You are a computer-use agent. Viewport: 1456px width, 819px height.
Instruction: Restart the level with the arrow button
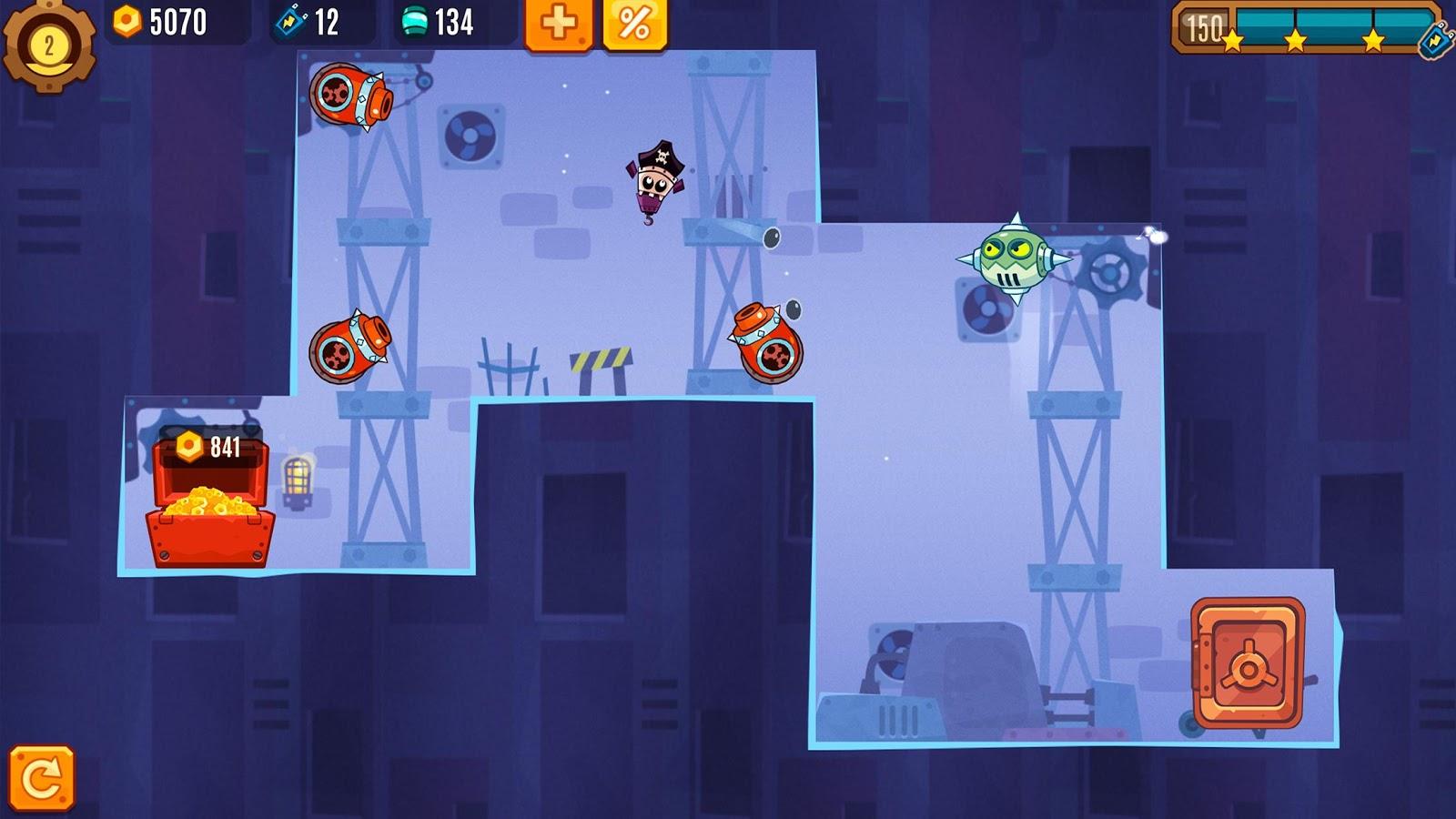[42, 778]
